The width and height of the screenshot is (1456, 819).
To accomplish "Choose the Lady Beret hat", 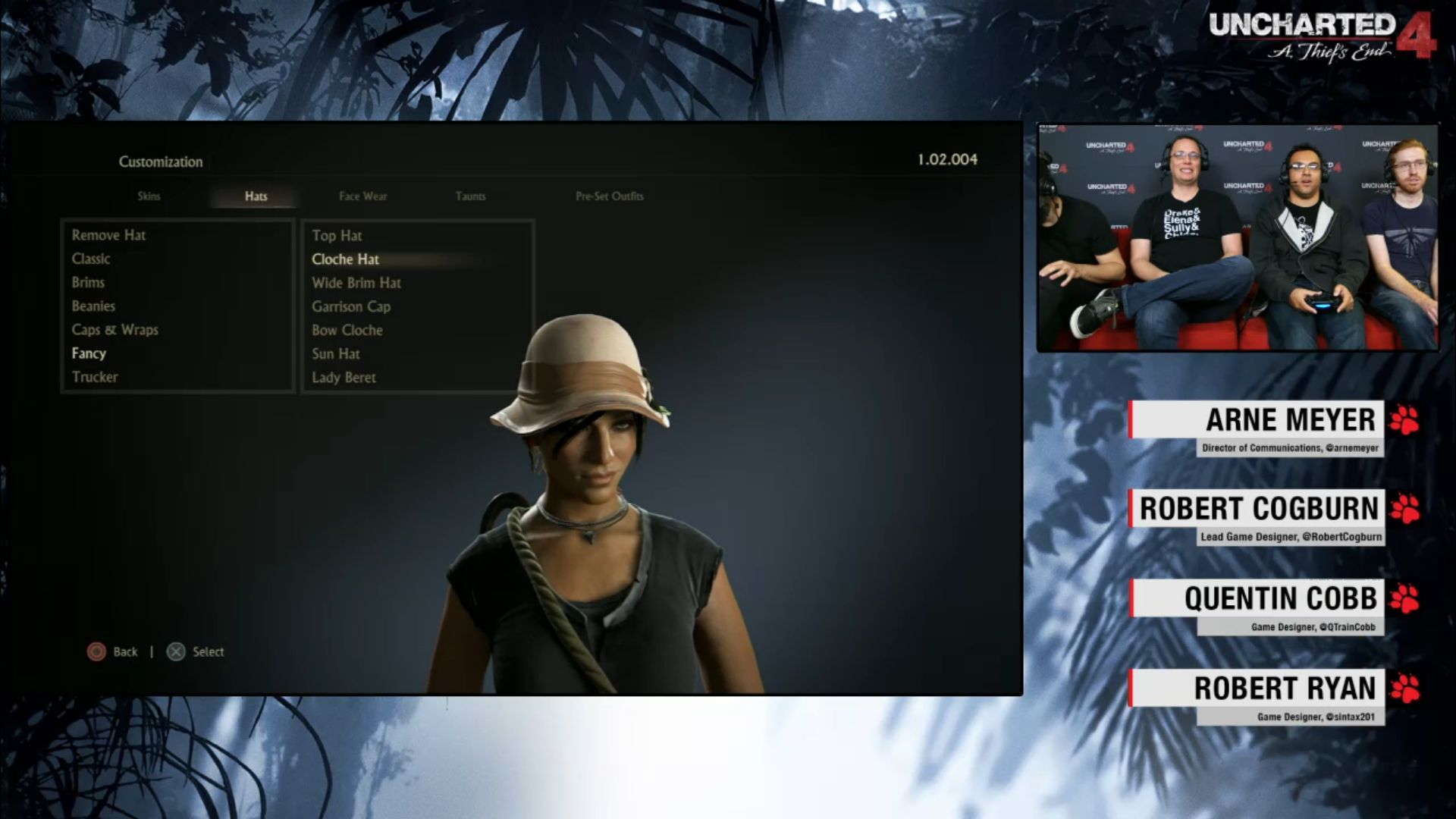I will (343, 377).
